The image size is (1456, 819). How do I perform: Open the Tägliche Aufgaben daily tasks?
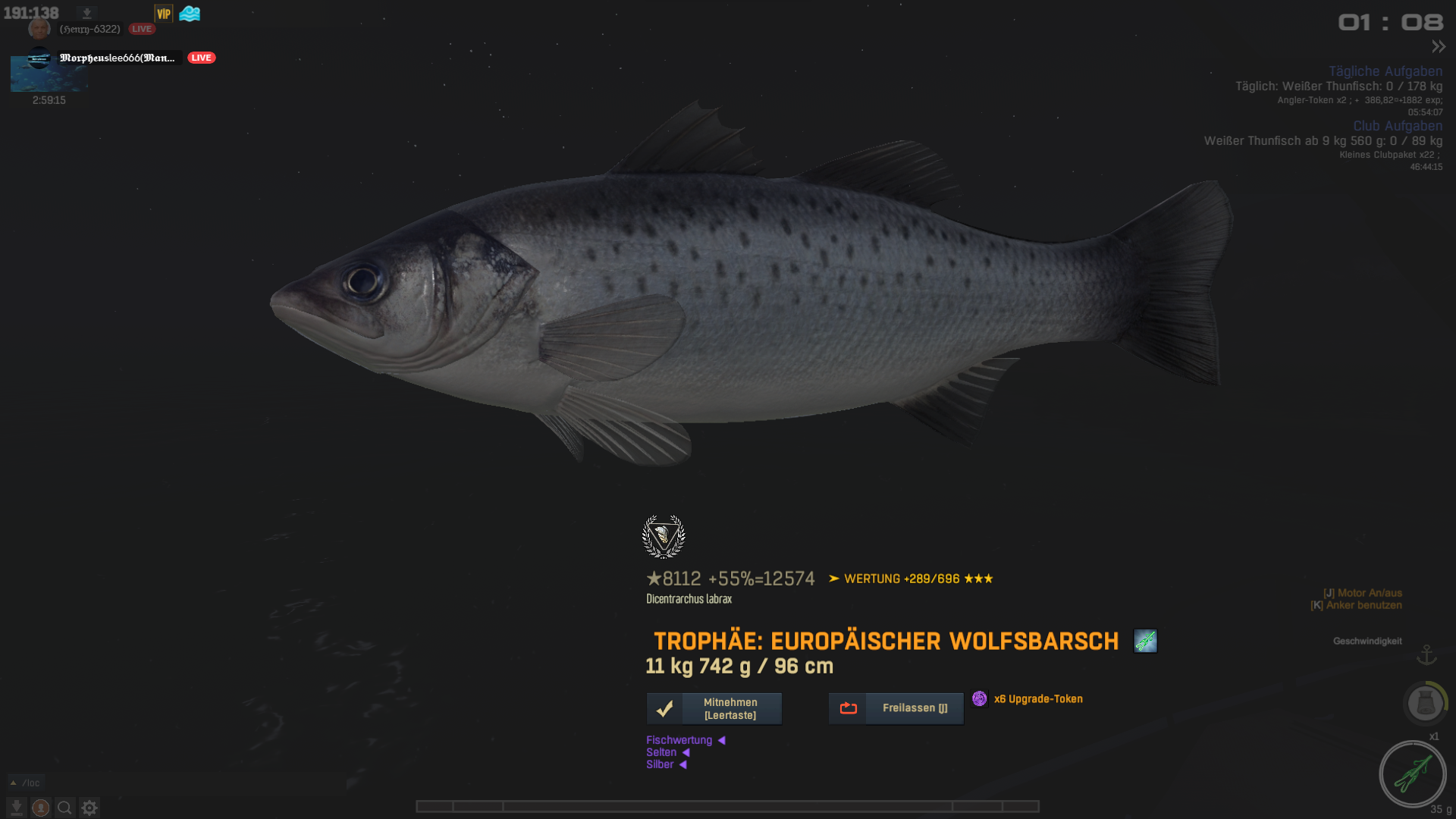[x=1385, y=71]
